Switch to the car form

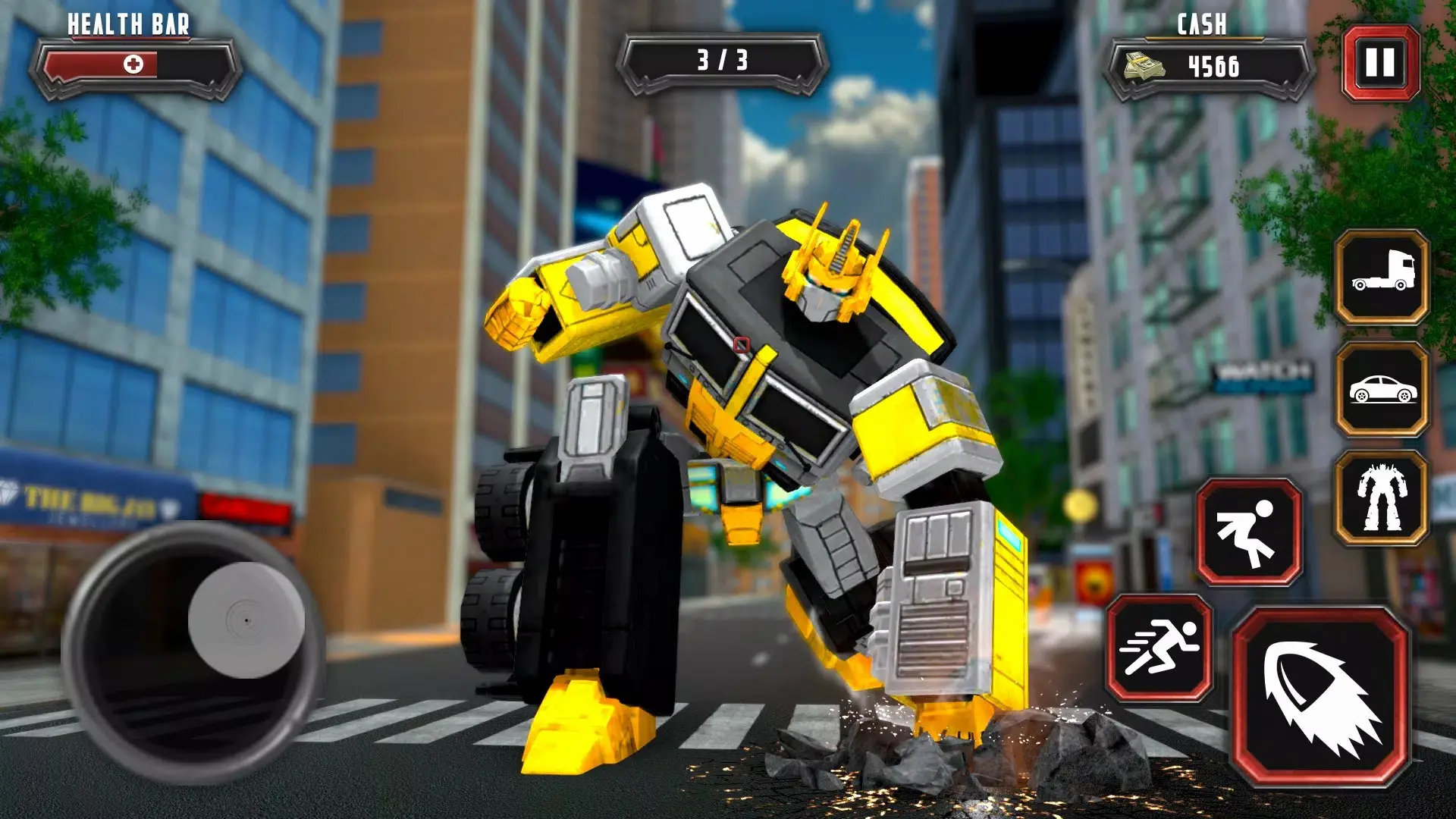tap(1382, 390)
